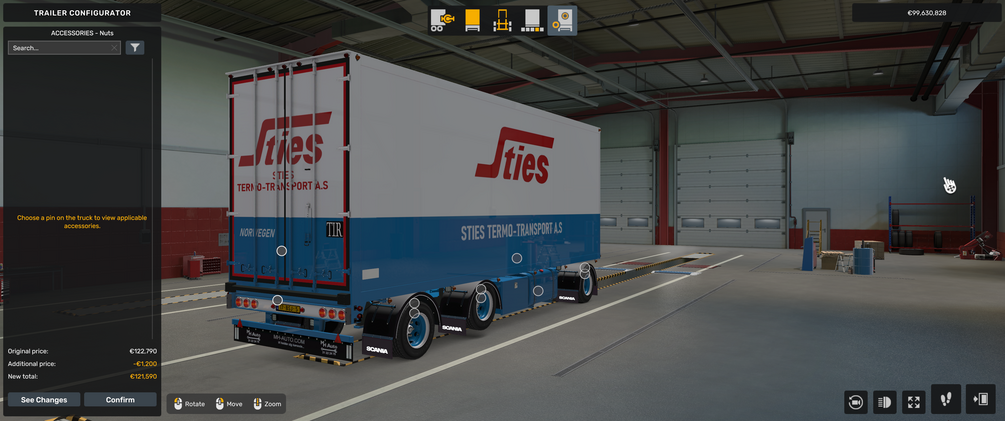
Task: Confirm the trailer configuration
Action: tap(120, 400)
